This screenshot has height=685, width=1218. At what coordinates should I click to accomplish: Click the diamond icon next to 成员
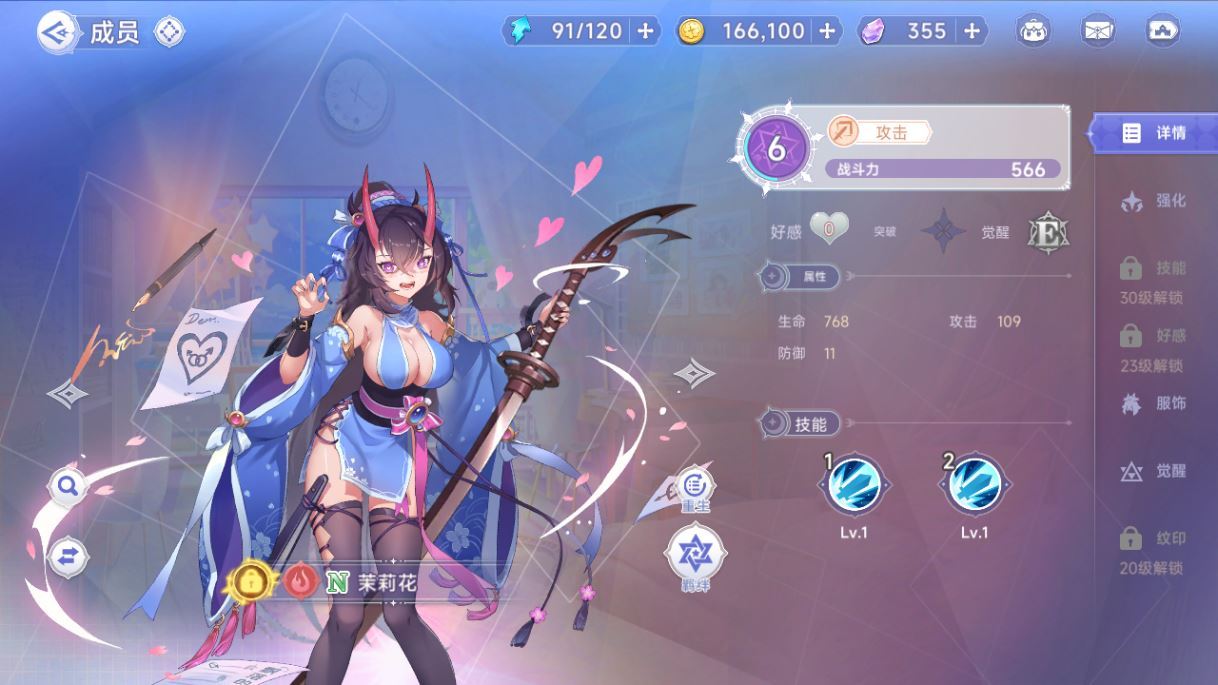click(169, 32)
